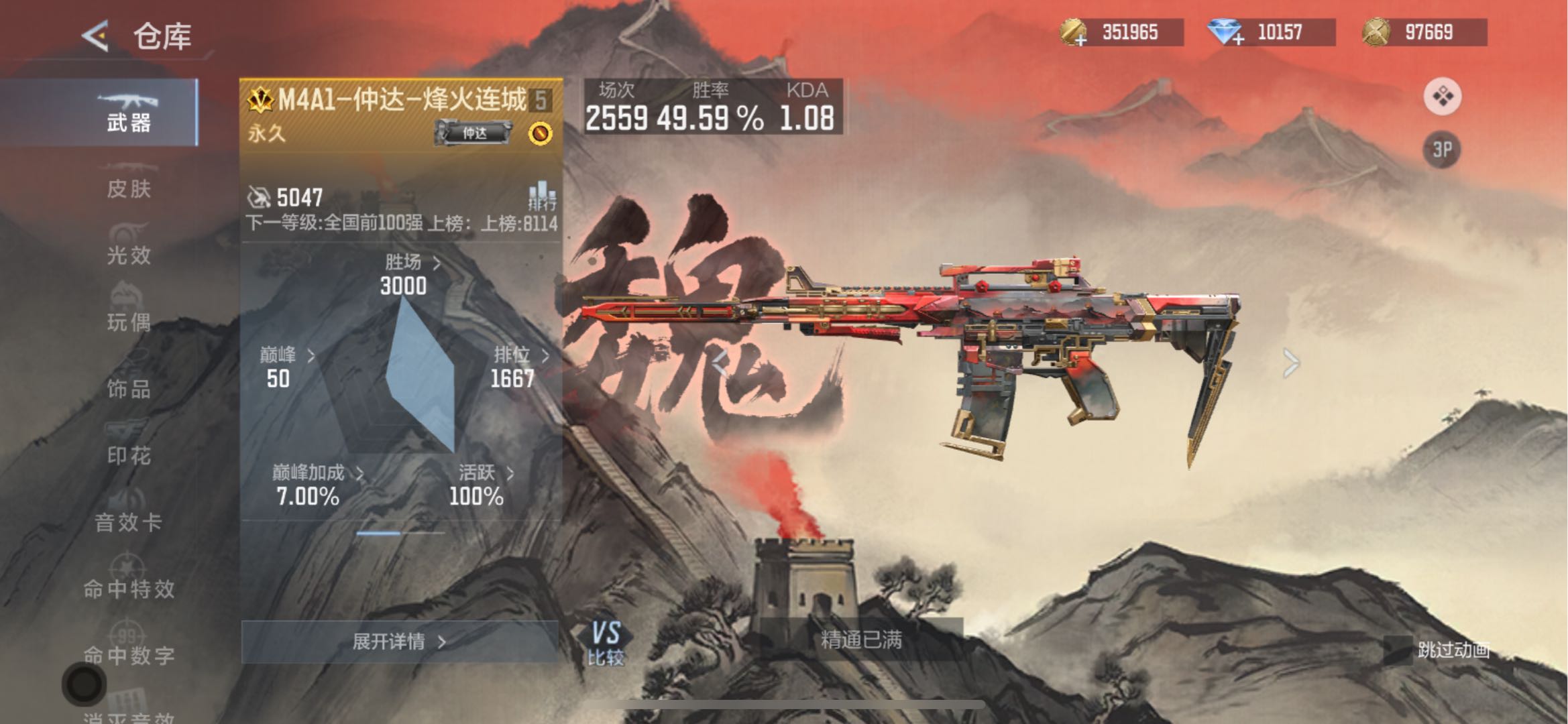
Task: Switch to the 饰品 accessories tab
Action: 128,382
